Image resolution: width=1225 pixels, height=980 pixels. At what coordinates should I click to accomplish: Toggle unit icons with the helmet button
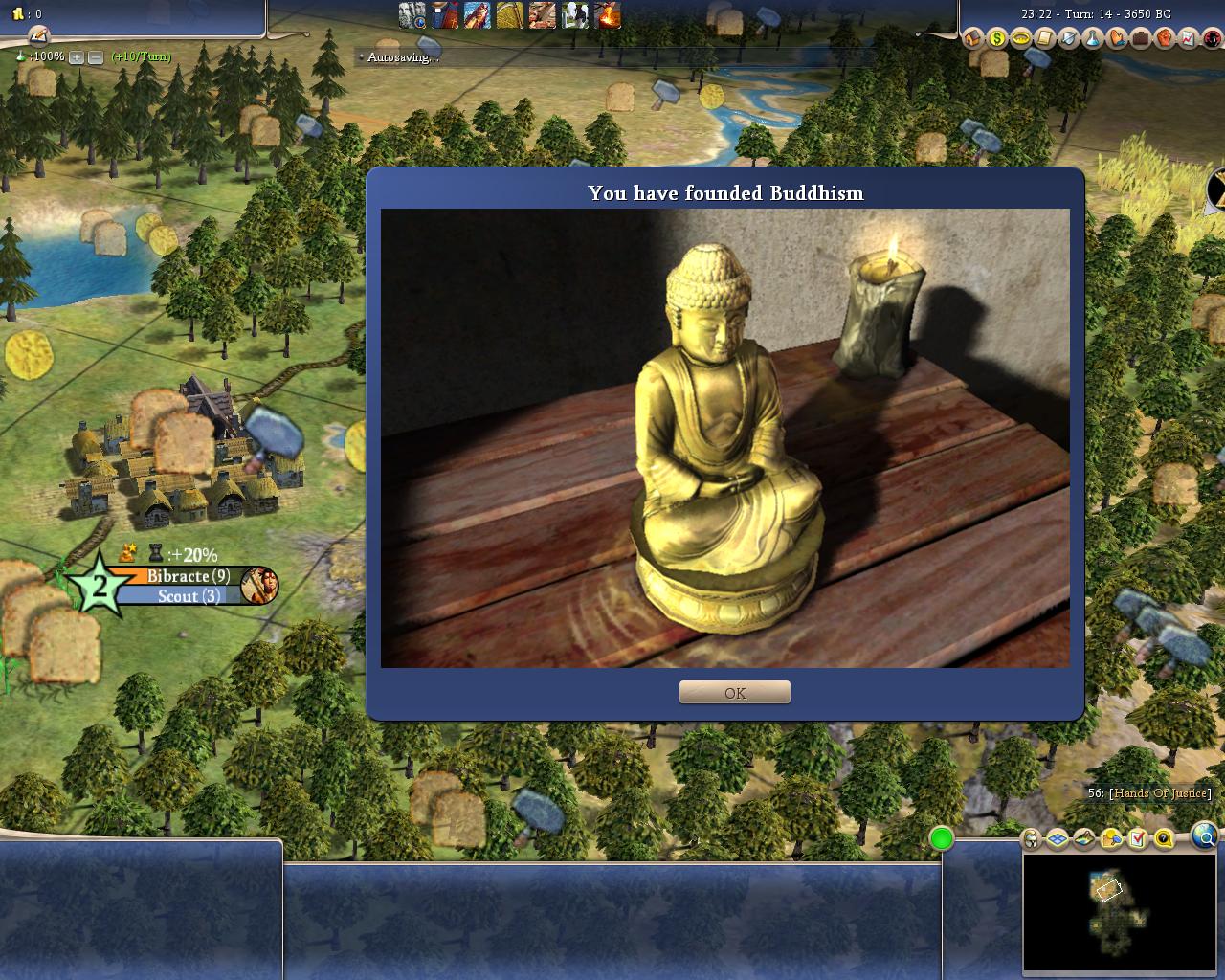click(x=1031, y=839)
